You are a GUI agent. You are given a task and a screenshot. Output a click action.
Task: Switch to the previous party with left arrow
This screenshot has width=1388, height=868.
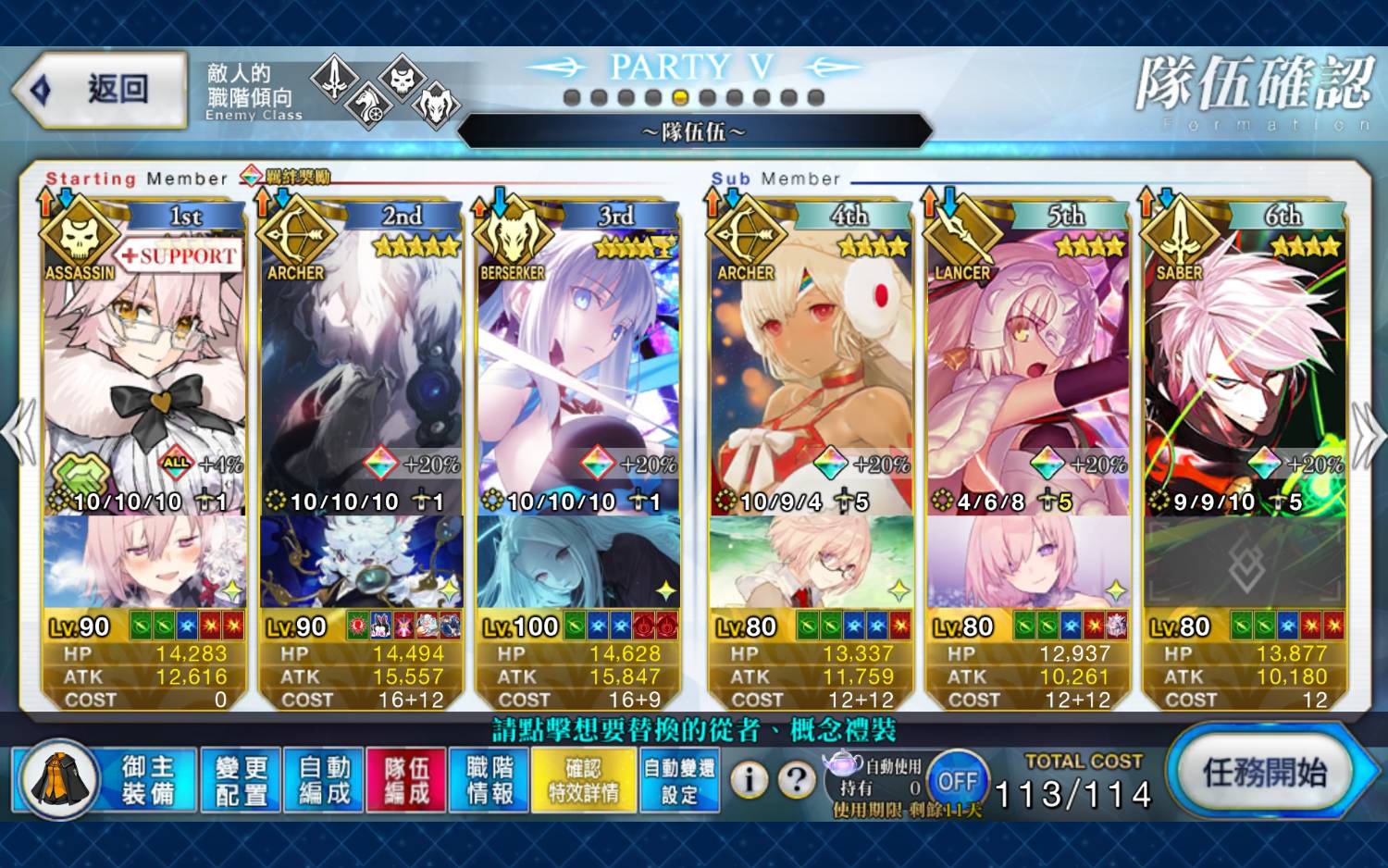click(x=20, y=433)
